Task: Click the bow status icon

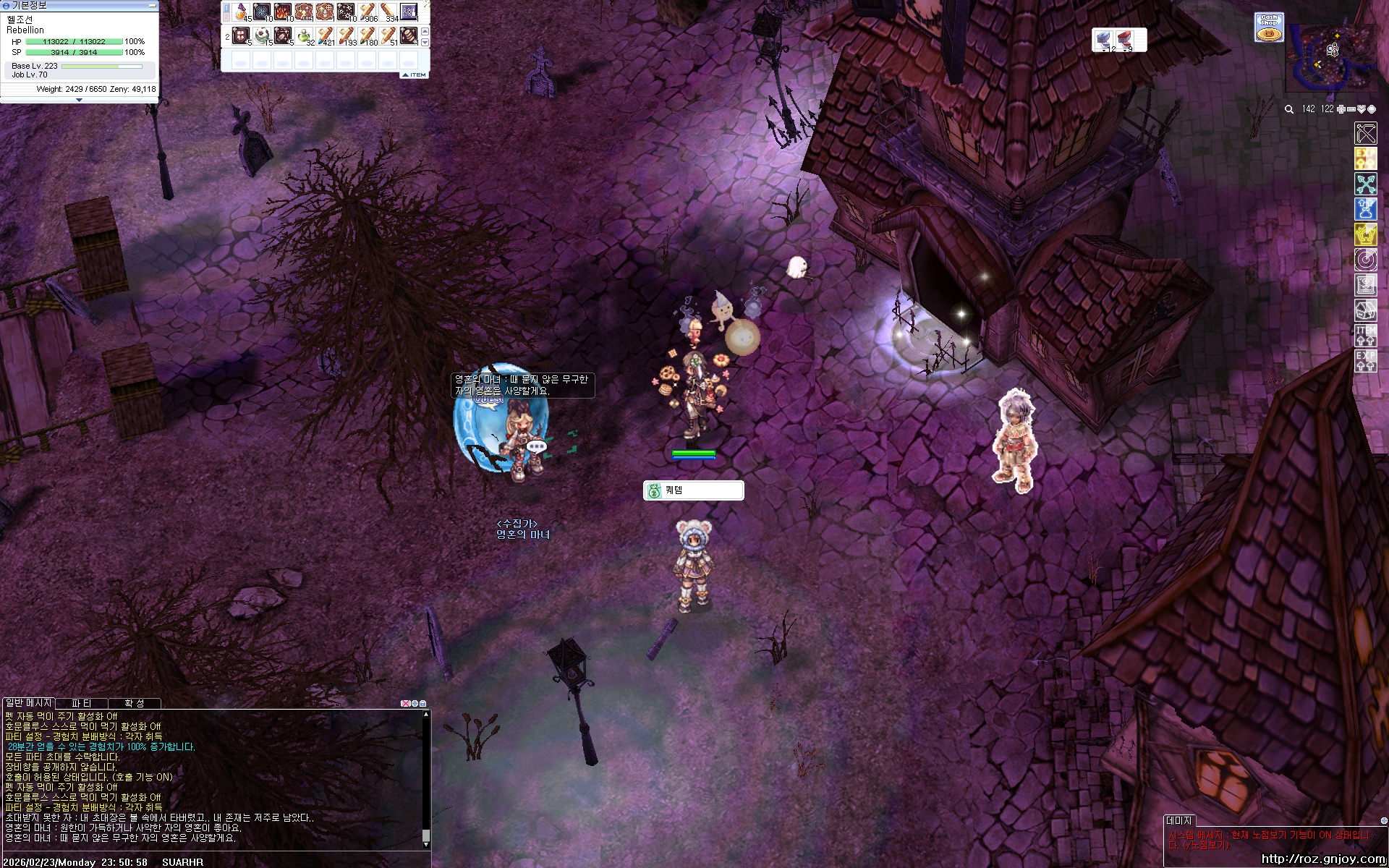Action: coord(1365,133)
